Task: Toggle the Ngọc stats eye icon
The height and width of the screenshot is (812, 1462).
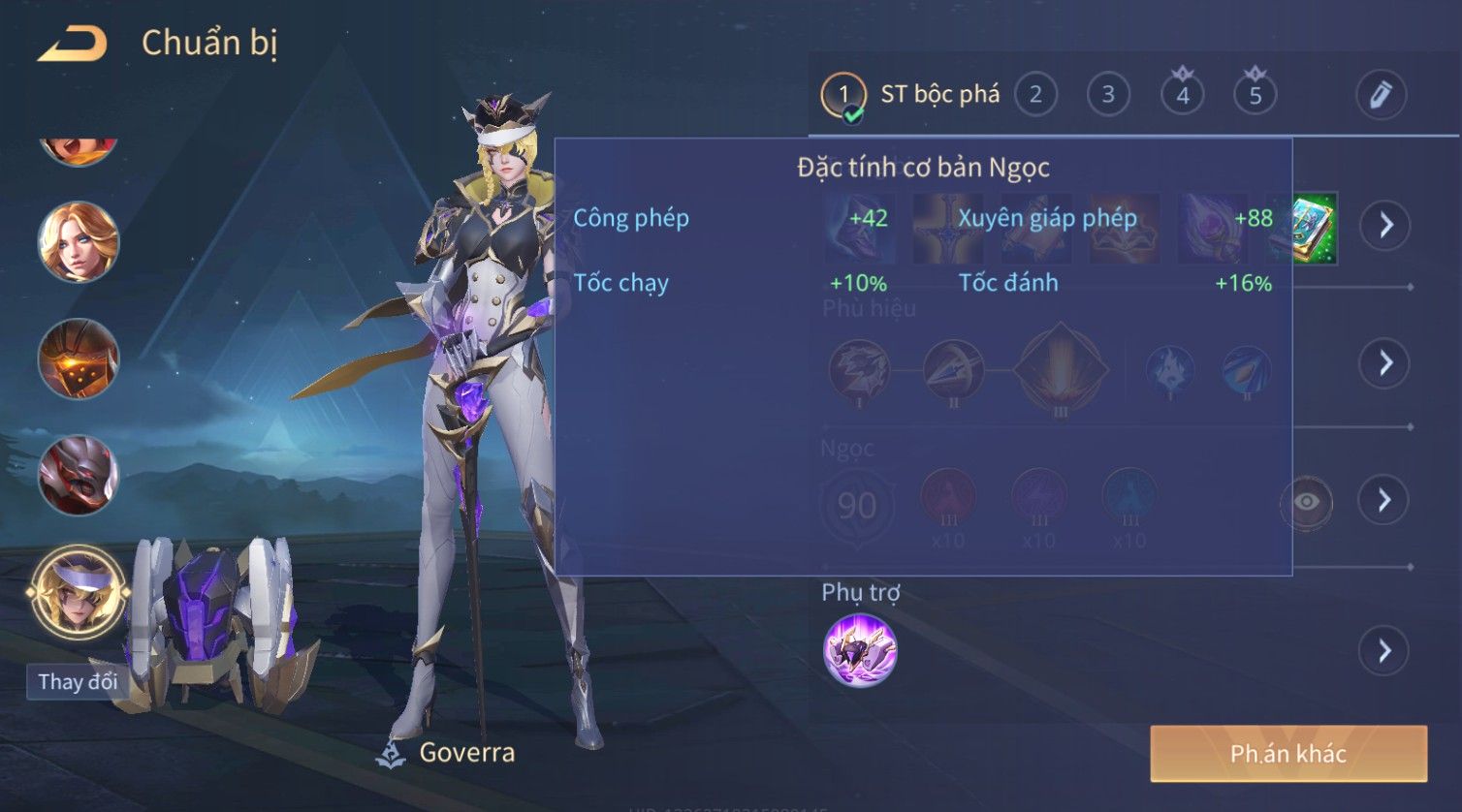Action: point(1306,502)
